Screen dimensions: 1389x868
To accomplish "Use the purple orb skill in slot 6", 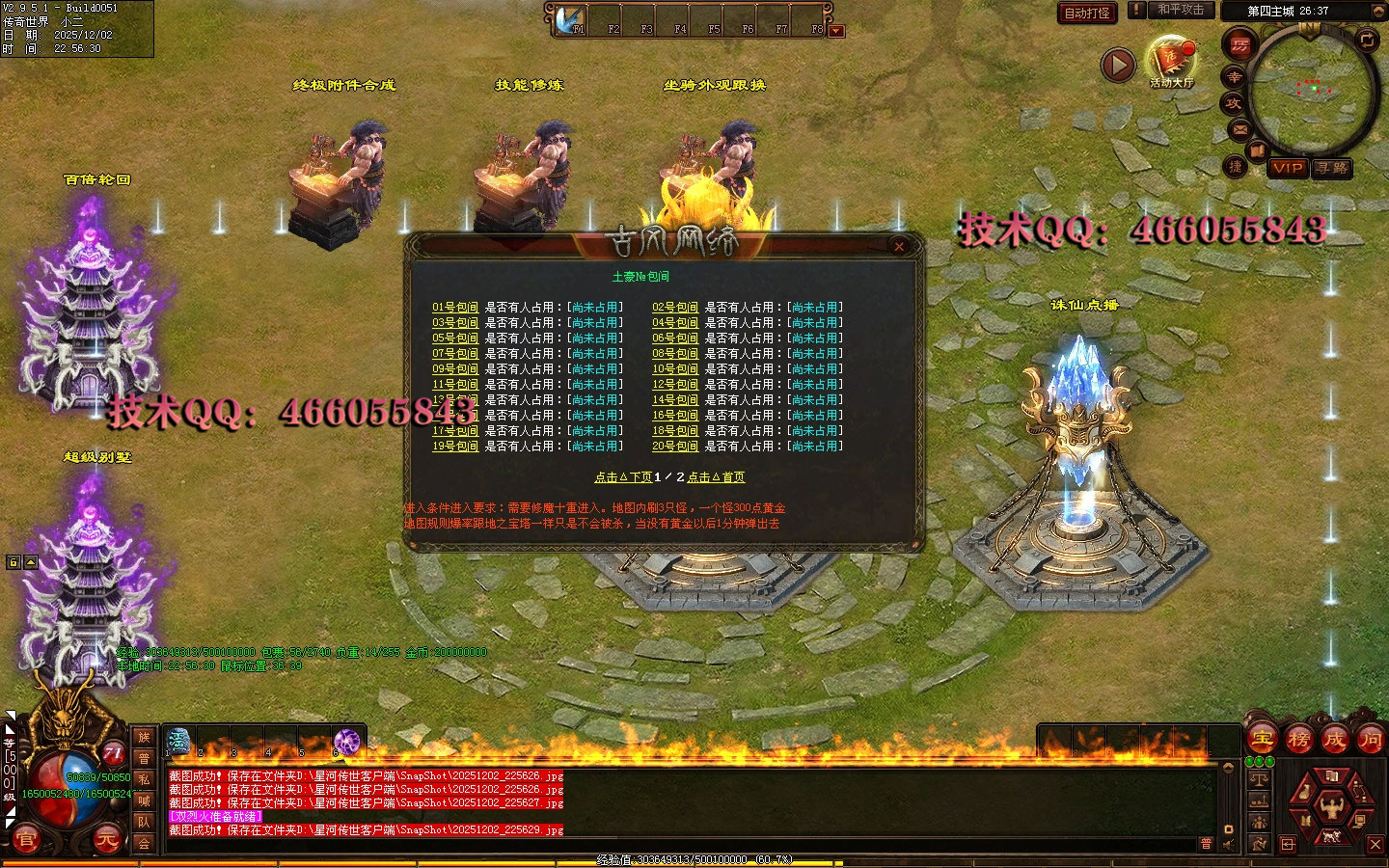I will tap(346, 742).
